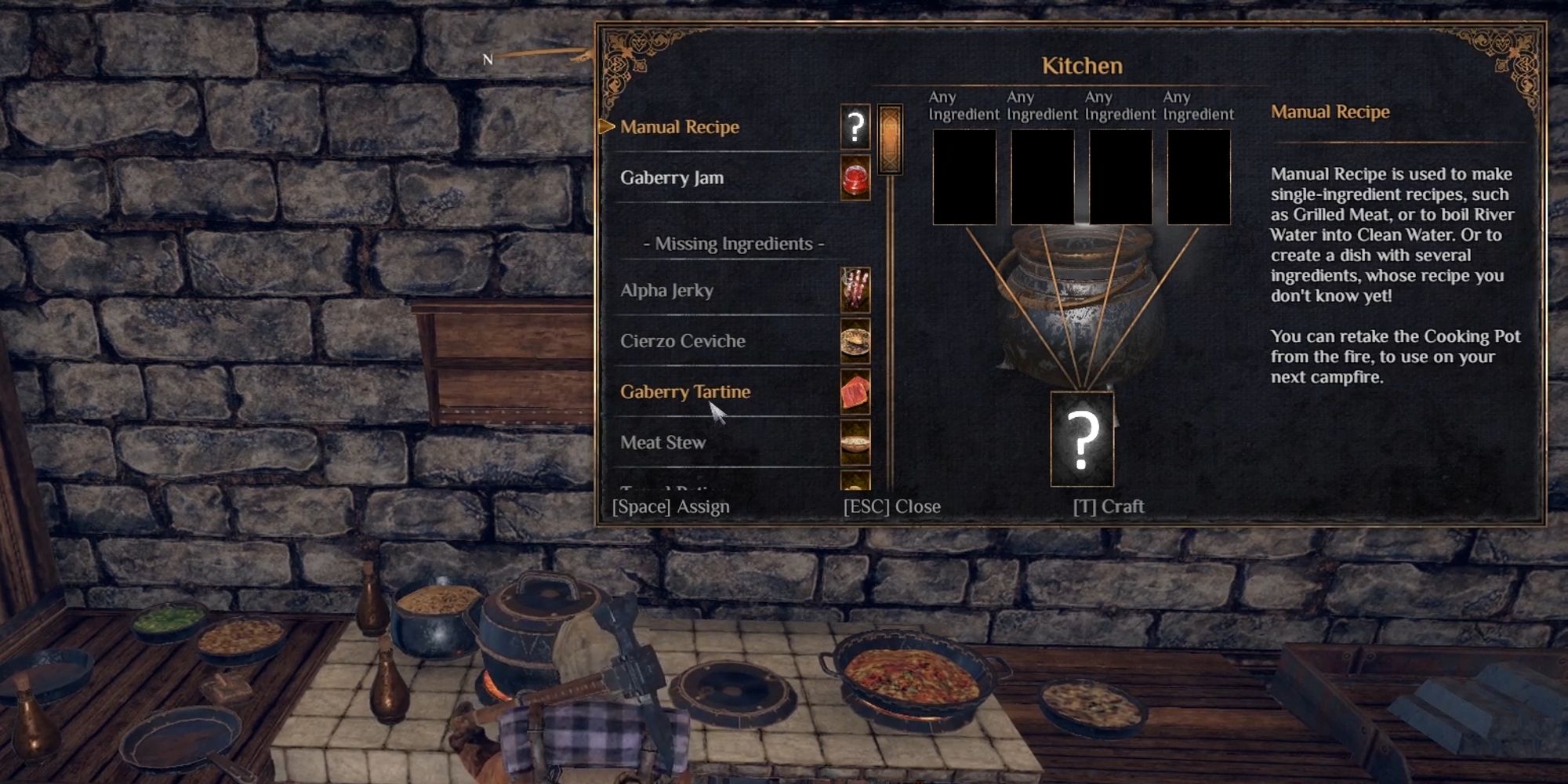The width and height of the screenshot is (1568, 784).
Task: Click the Close option labeled [ESC]
Action: point(891,506)
